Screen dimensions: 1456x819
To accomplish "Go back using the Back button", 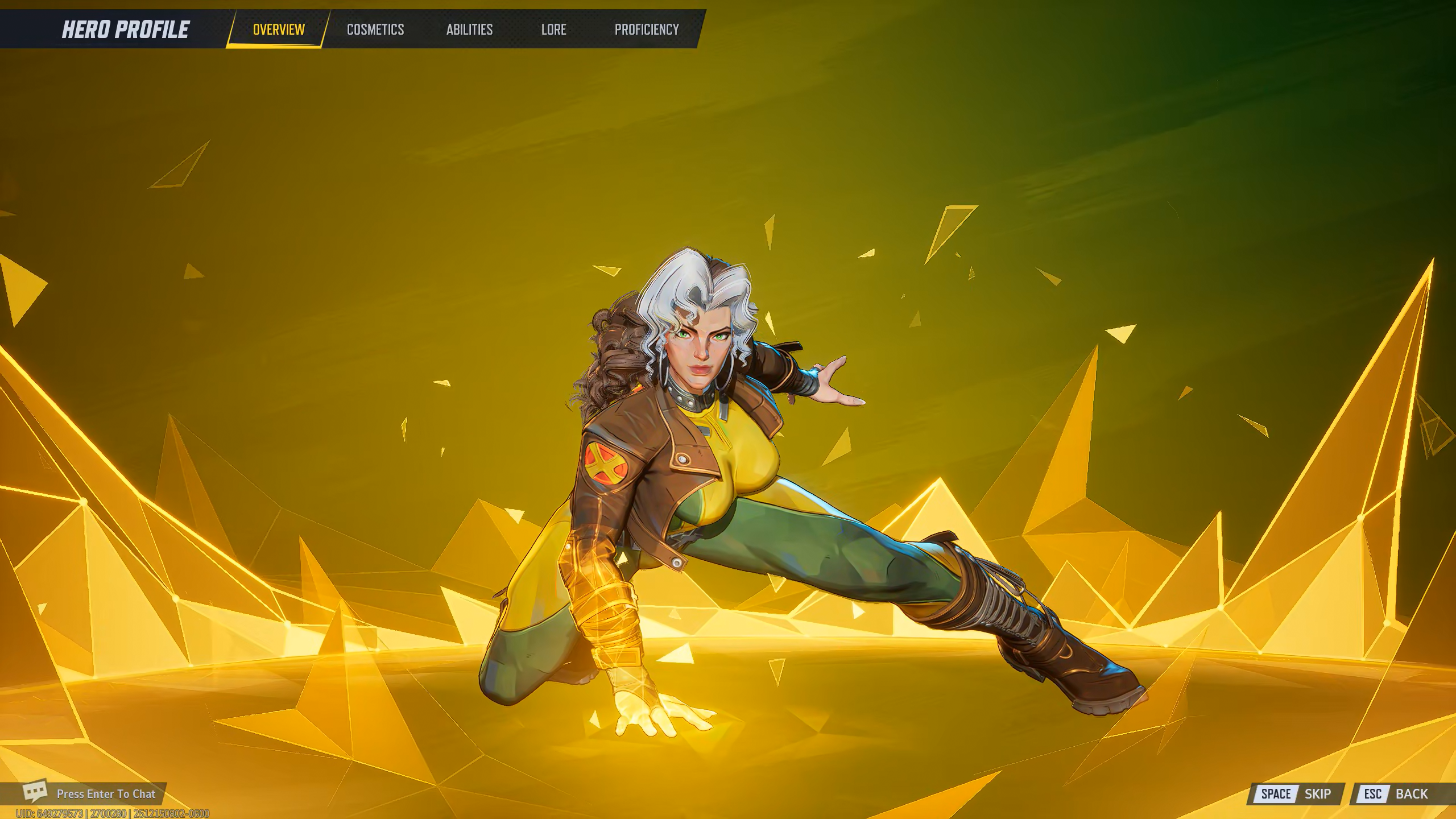I will (x=1396, y=794).
